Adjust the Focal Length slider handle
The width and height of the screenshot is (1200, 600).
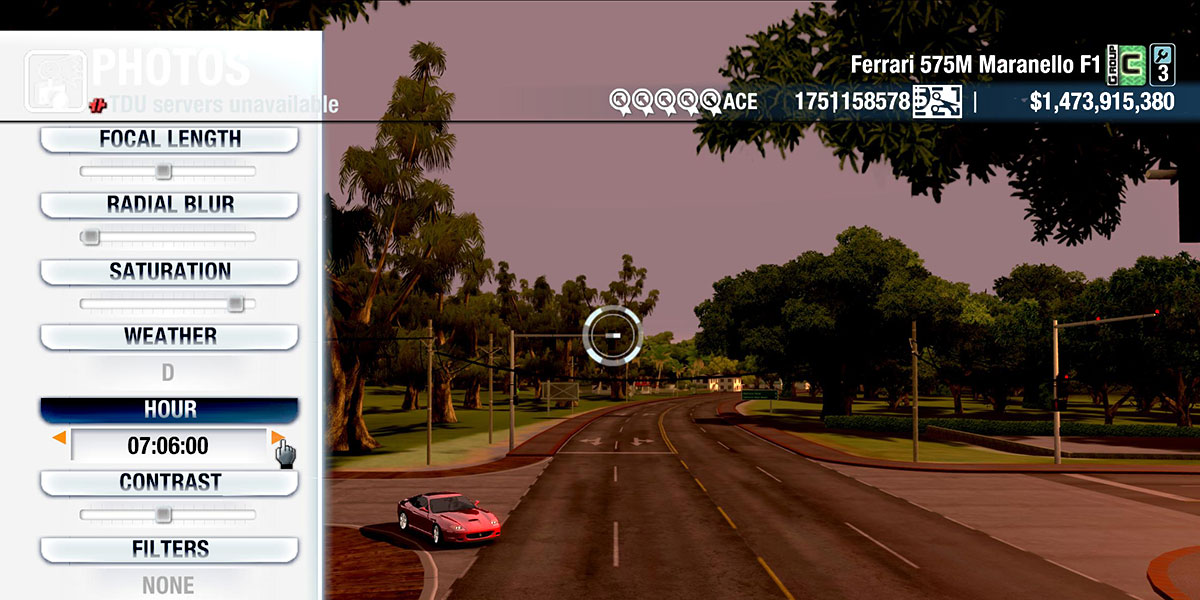click(x=164, y=171)
